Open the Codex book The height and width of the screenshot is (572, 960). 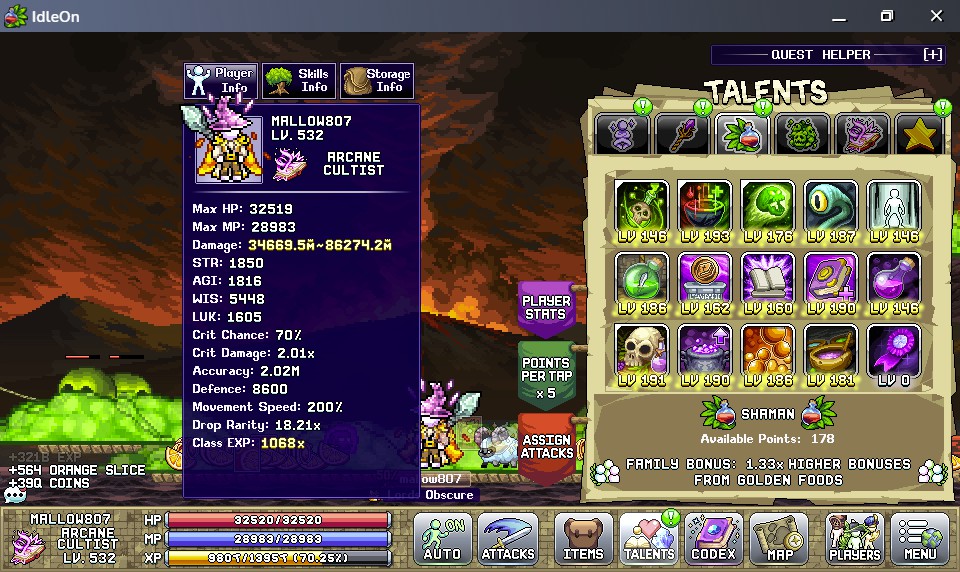point(714,538)
